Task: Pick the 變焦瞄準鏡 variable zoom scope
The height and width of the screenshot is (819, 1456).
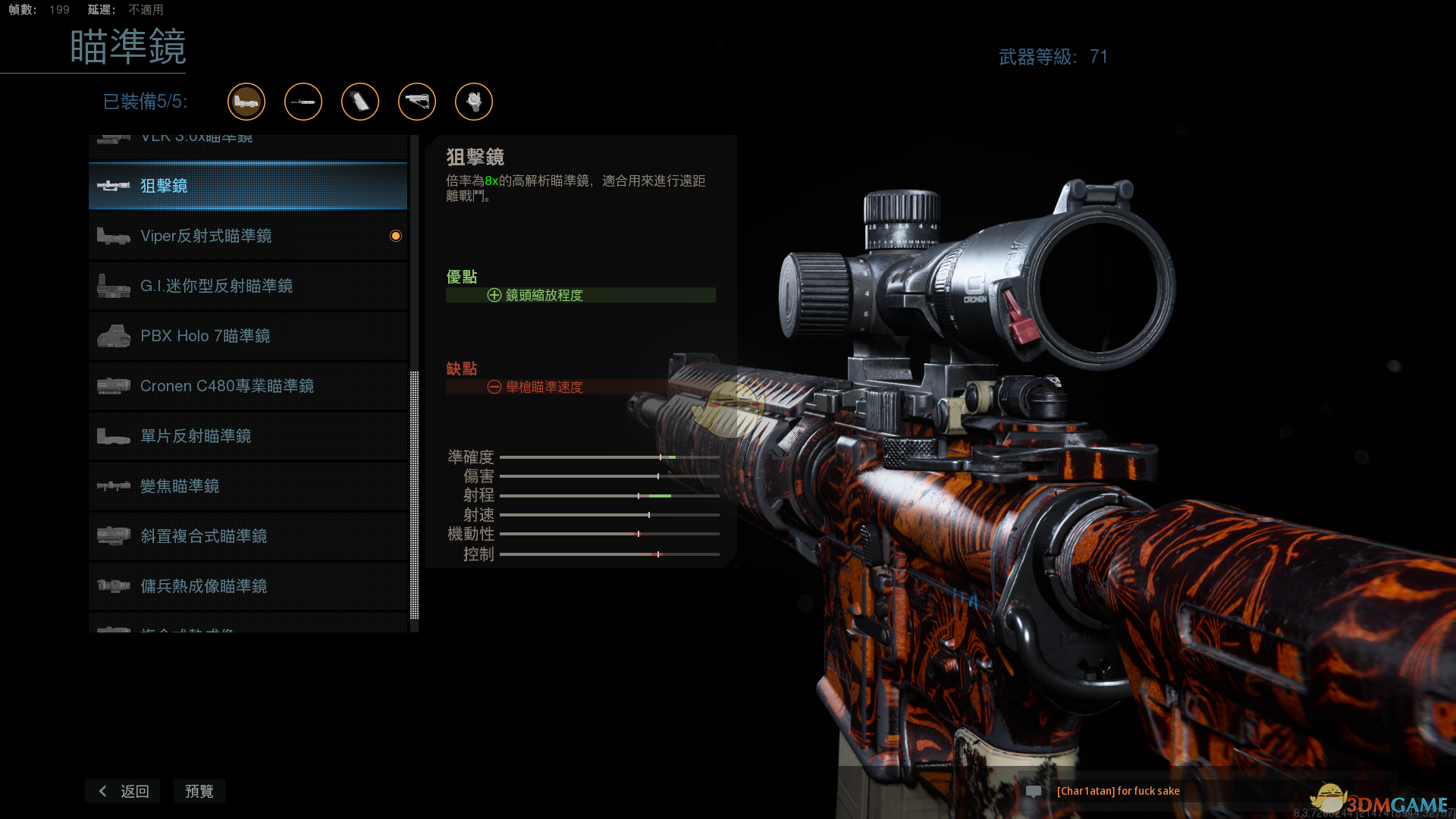Action: [247, 486]
